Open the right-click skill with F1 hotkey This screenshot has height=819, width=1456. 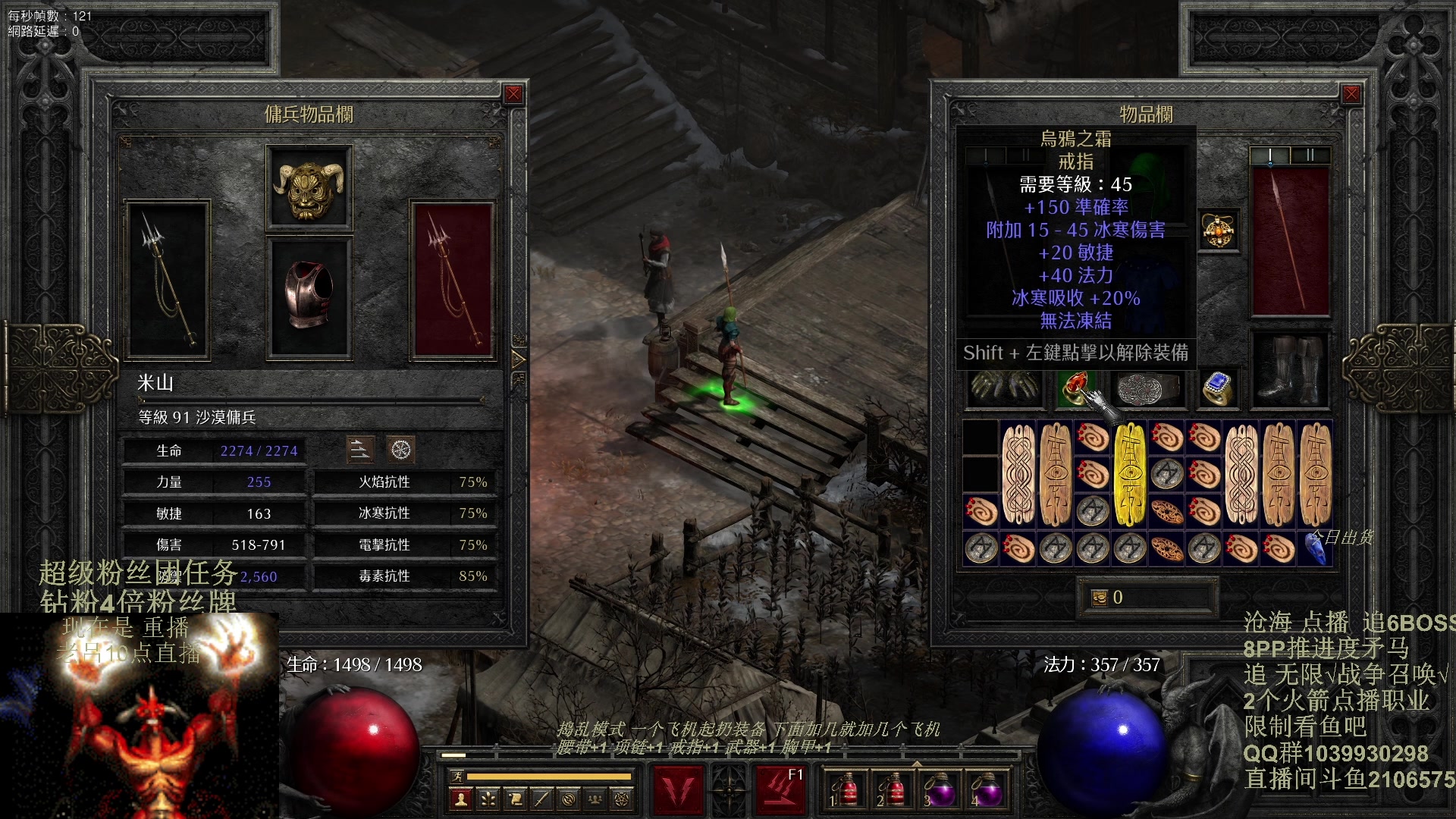(780, 789)
